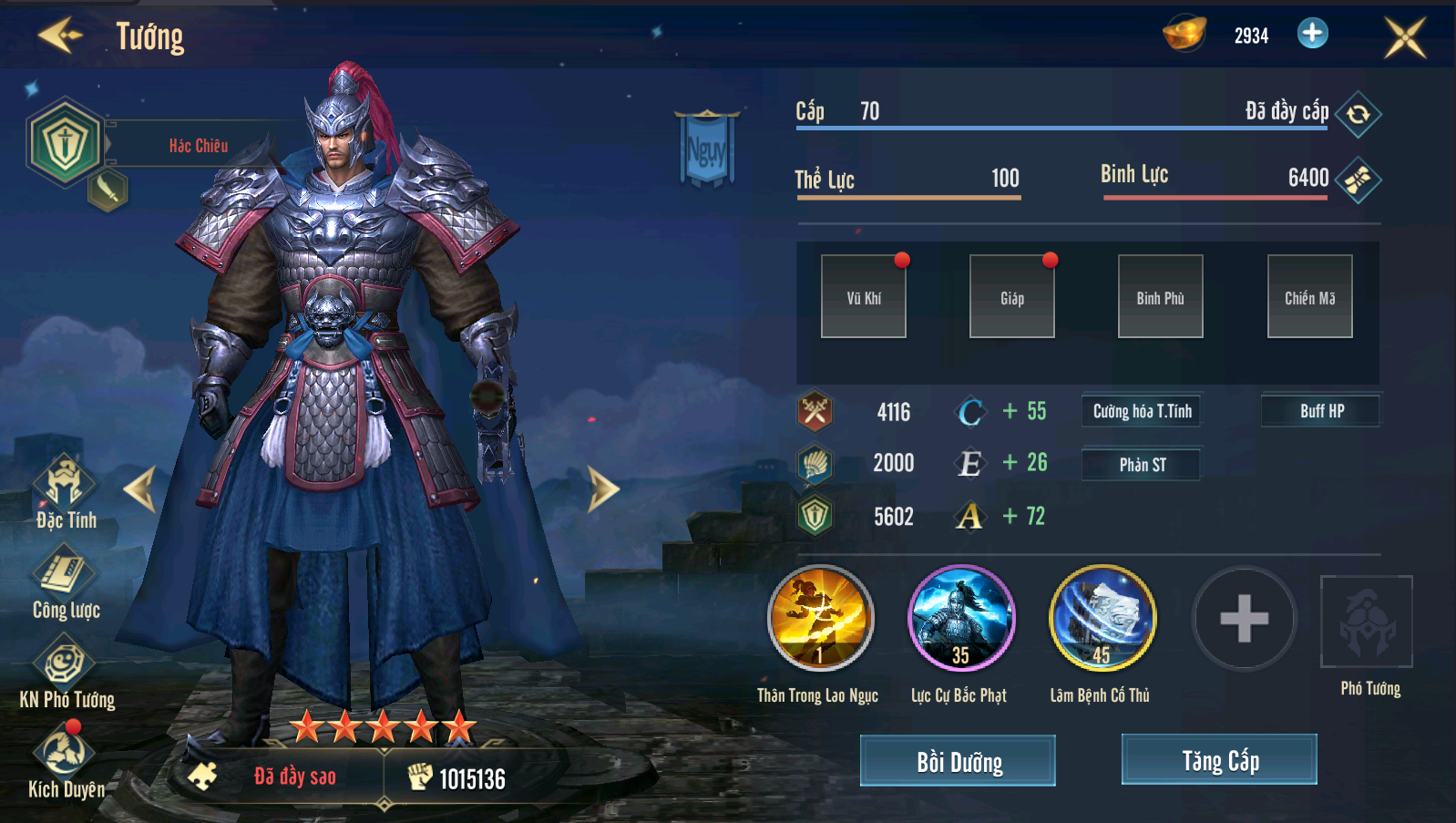Viewport: 1456px width, 823px height.
Task: Open the Kích Duyên menu
Action: [x=65, y=761]
